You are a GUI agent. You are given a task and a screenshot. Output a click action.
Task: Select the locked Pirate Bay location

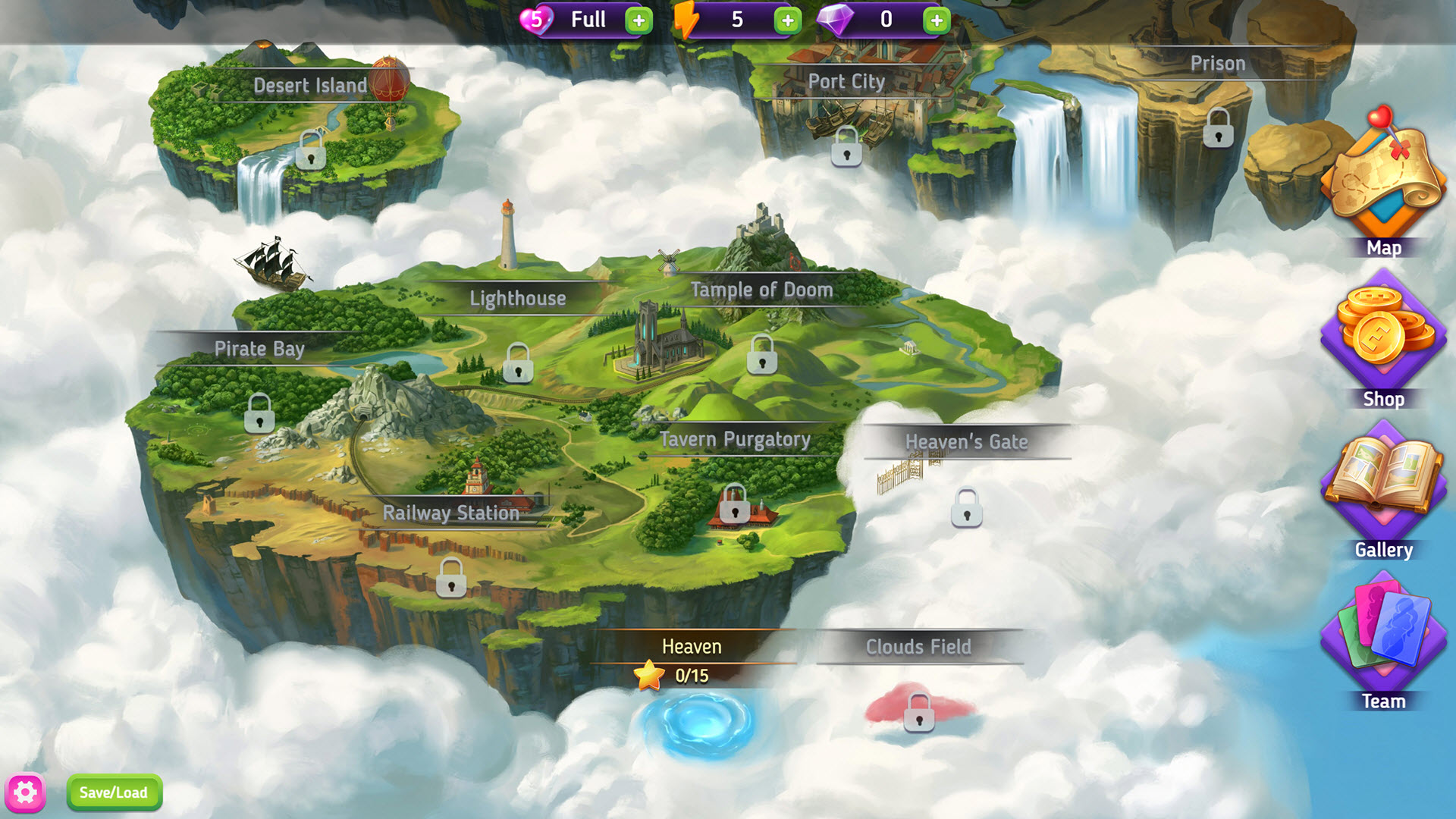[259, 413]
